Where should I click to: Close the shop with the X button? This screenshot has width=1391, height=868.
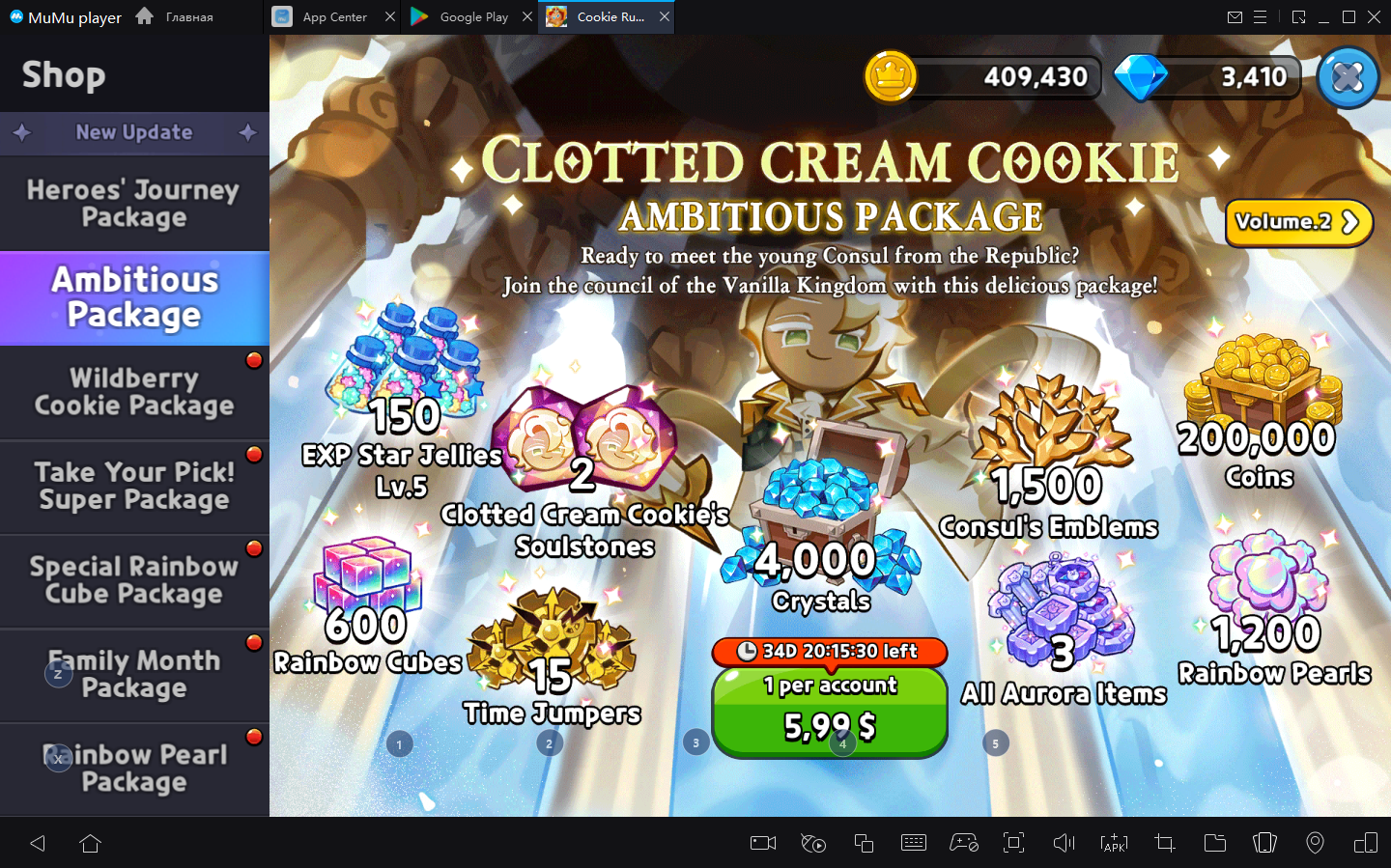coord(1347,77)
